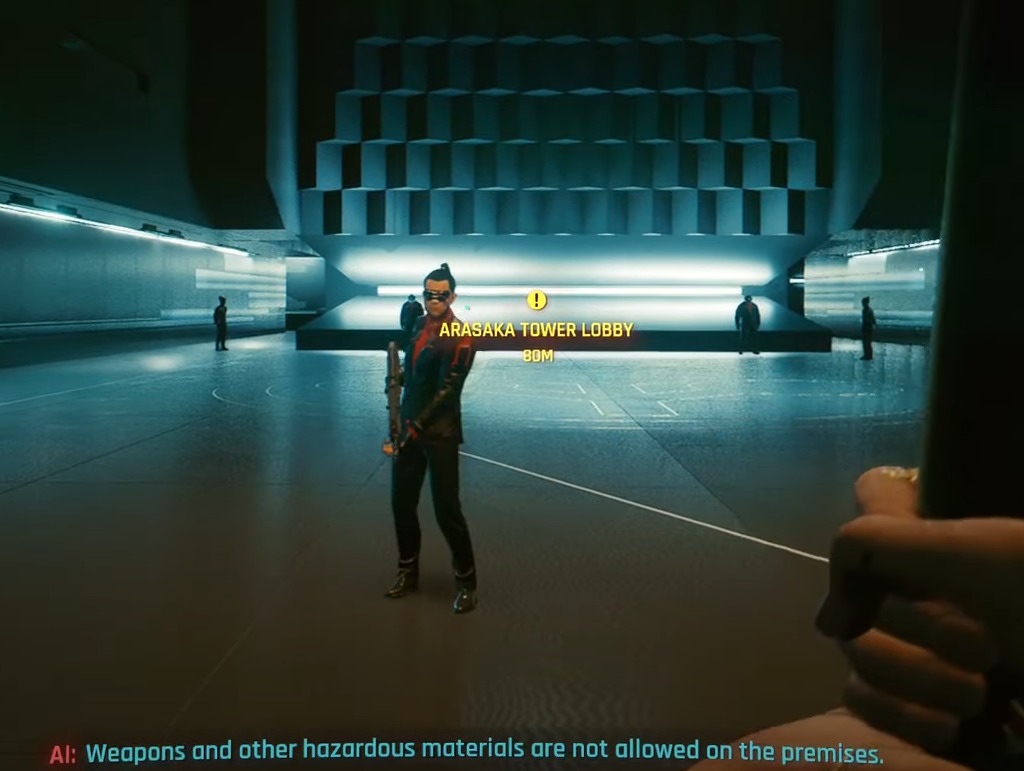This screenshot has height=771, width=1024.
Task: Click the yellow Arasaka Tower Lobby objective marker
Action: (x=537, y=299)
